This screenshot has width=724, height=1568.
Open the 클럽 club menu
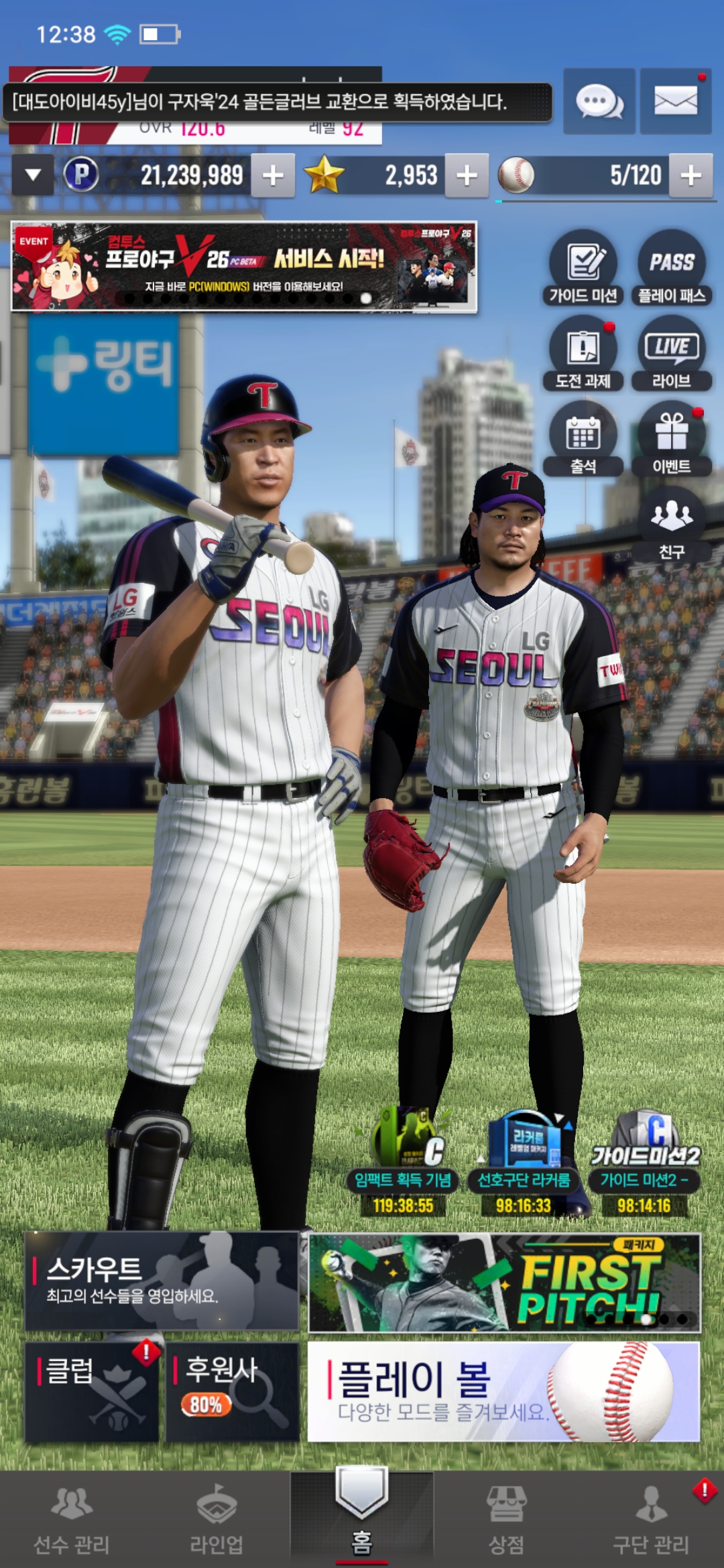click(x=92, y=1392)
